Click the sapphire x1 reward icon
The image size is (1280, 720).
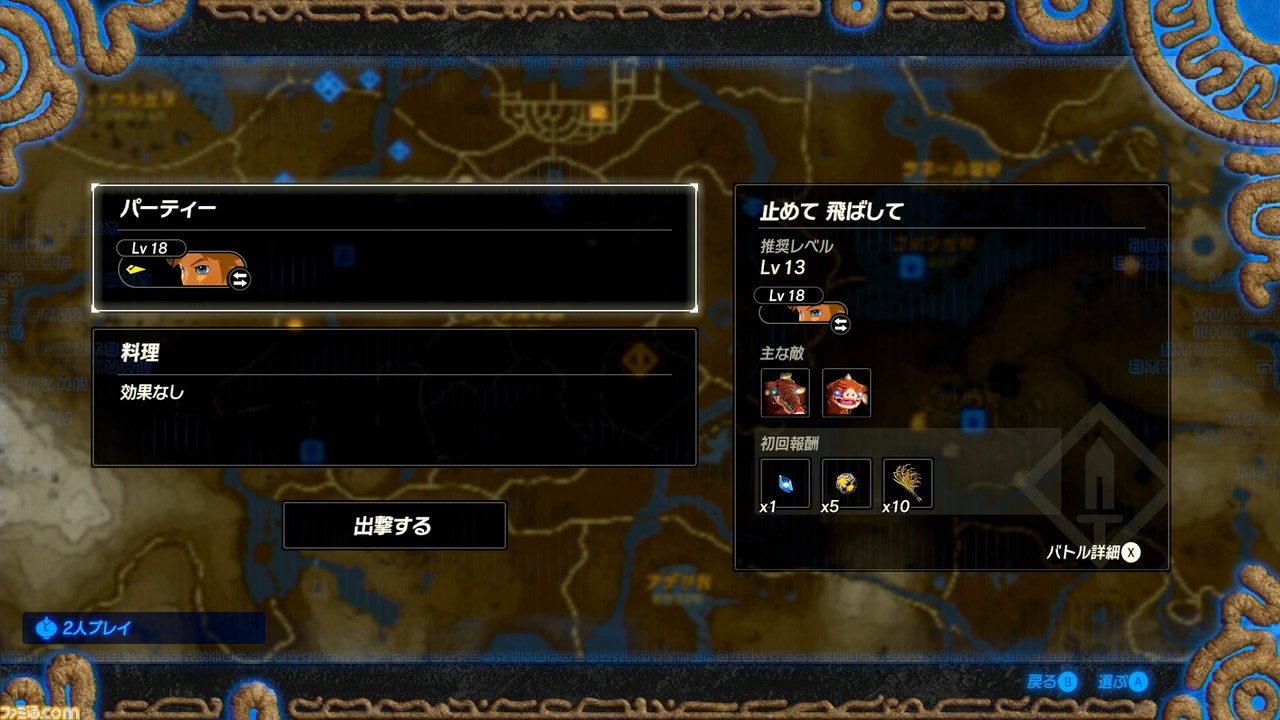click(x=784, y=483)
